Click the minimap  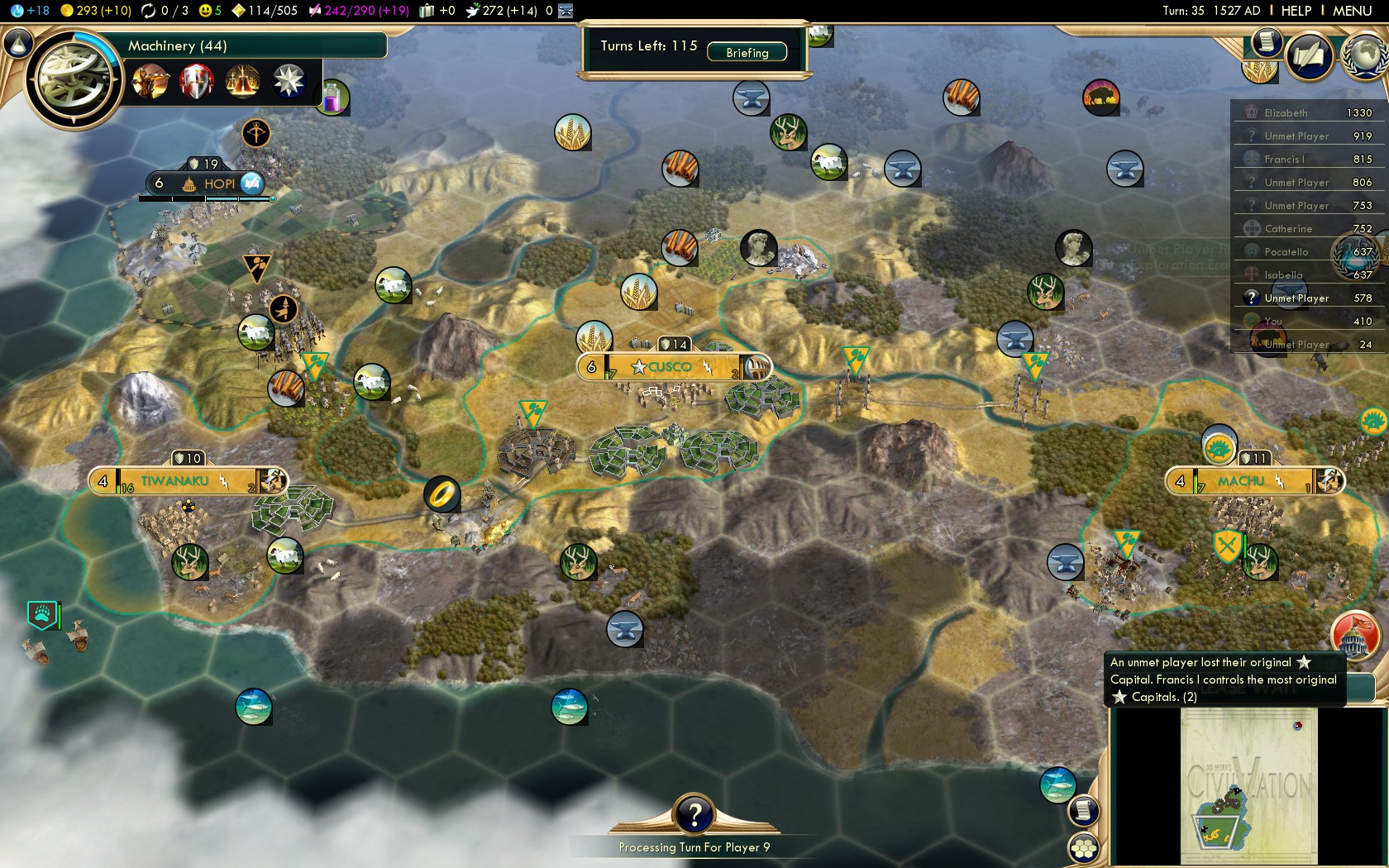pos(1248,785)
